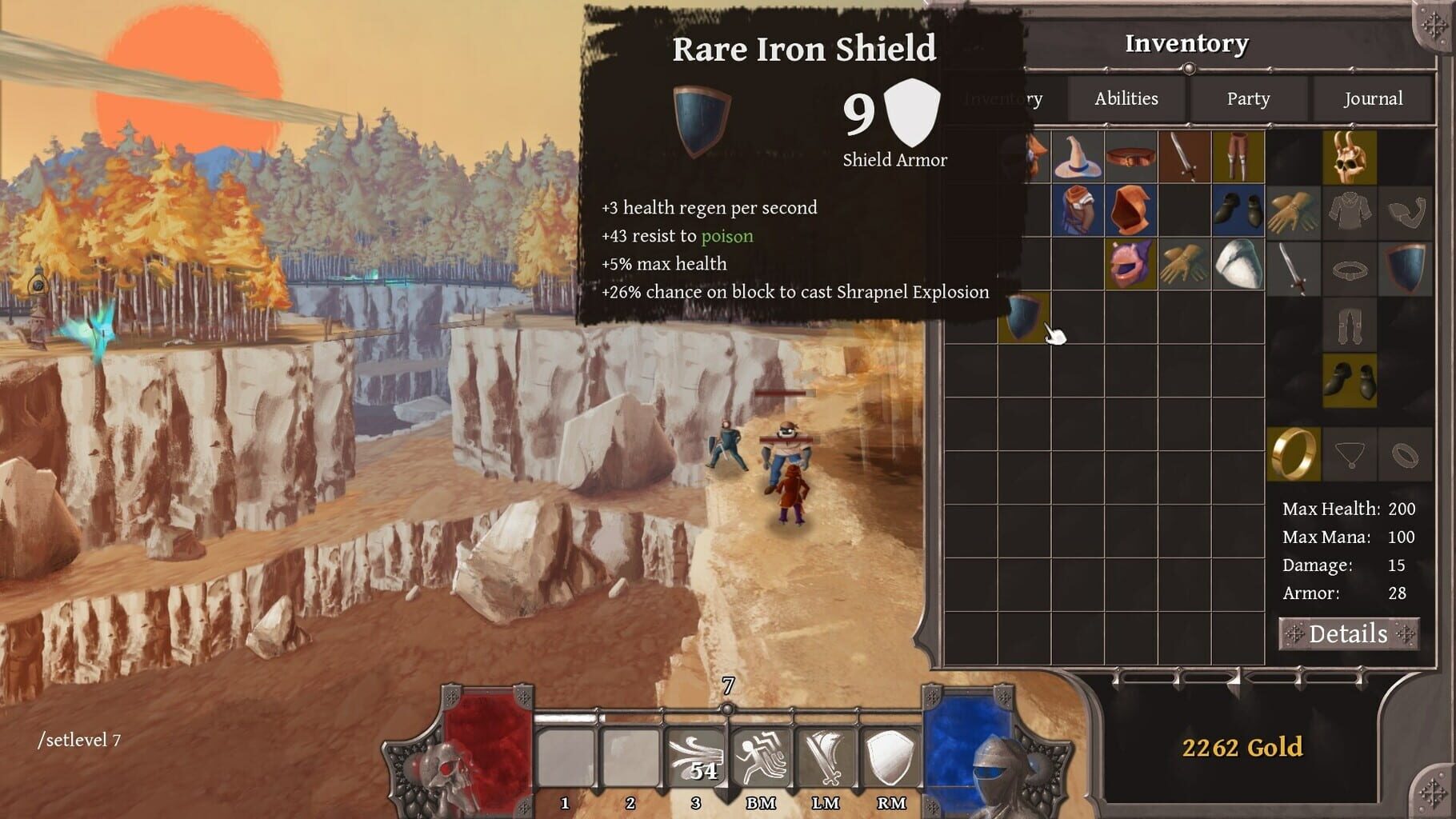
Task: Select the horned skull mask item
Action: coord(1349,156)
